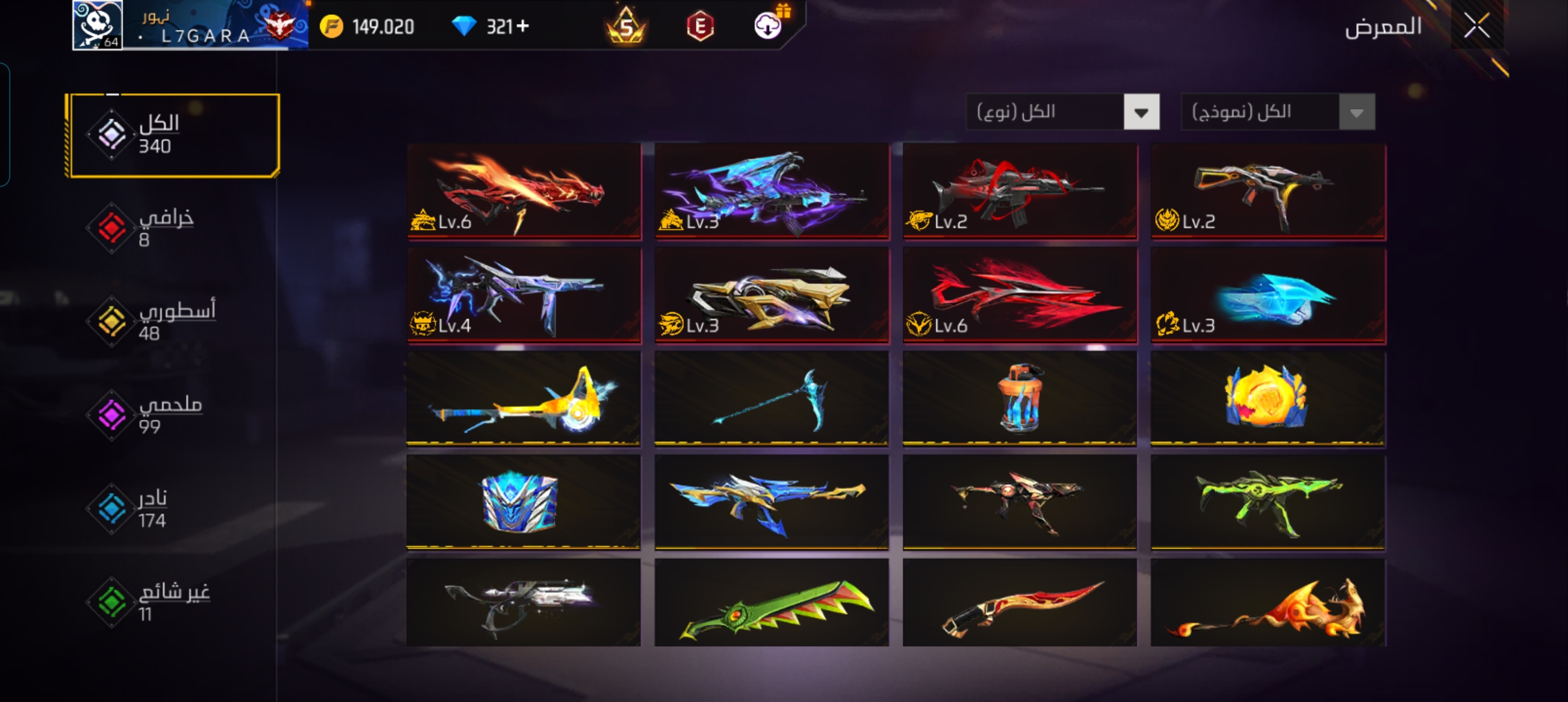Open the cloud download icon
1568x702 pixels.
pyautogui.click(x=768, y=27)
